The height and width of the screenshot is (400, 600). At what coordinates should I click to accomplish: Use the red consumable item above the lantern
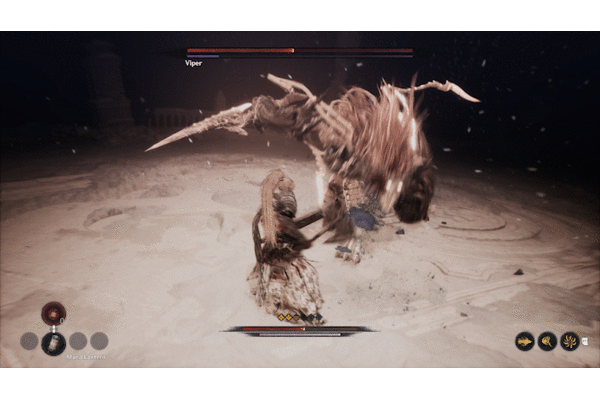point(54,313)
